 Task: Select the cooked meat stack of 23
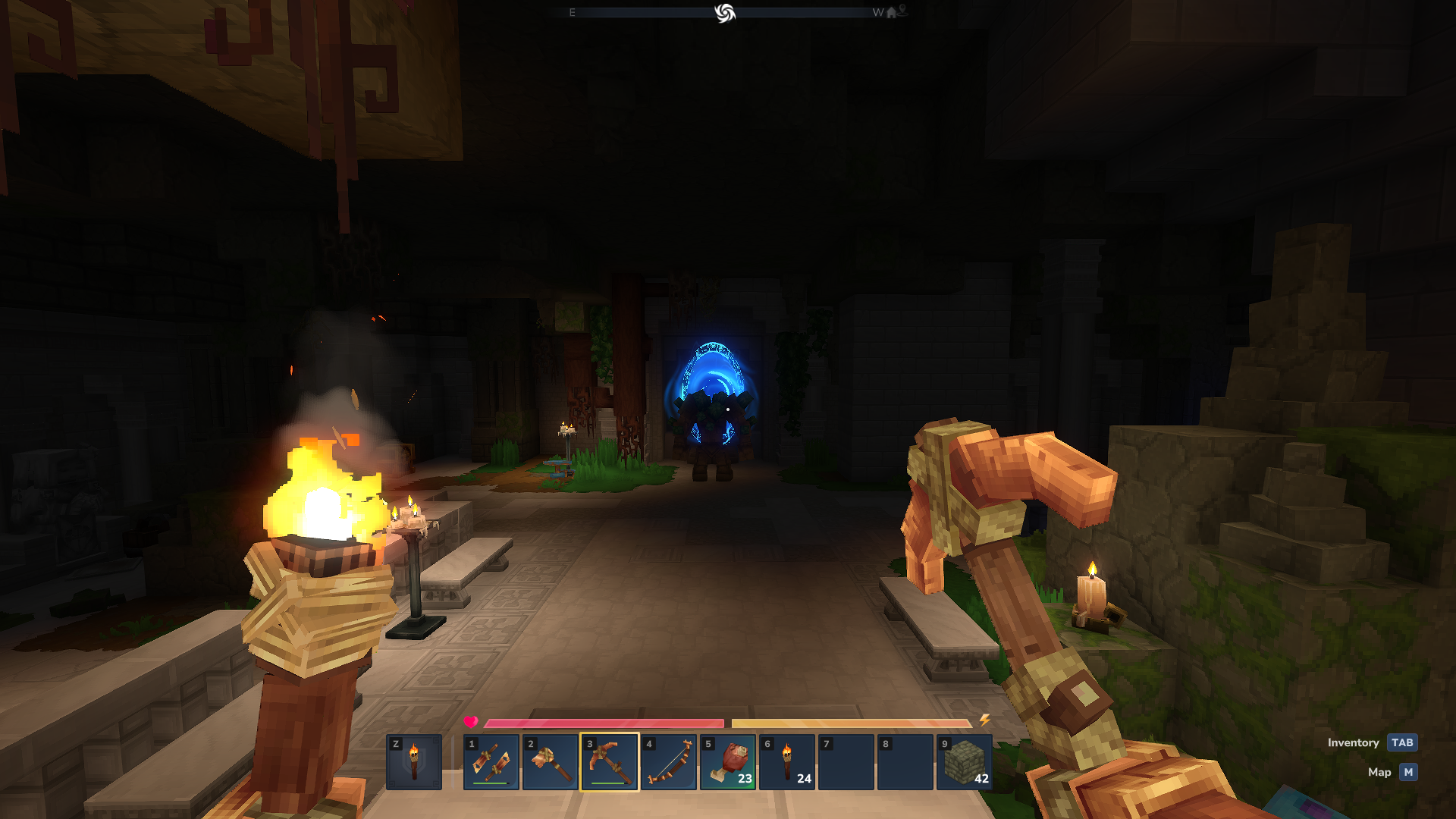point(728,762)
